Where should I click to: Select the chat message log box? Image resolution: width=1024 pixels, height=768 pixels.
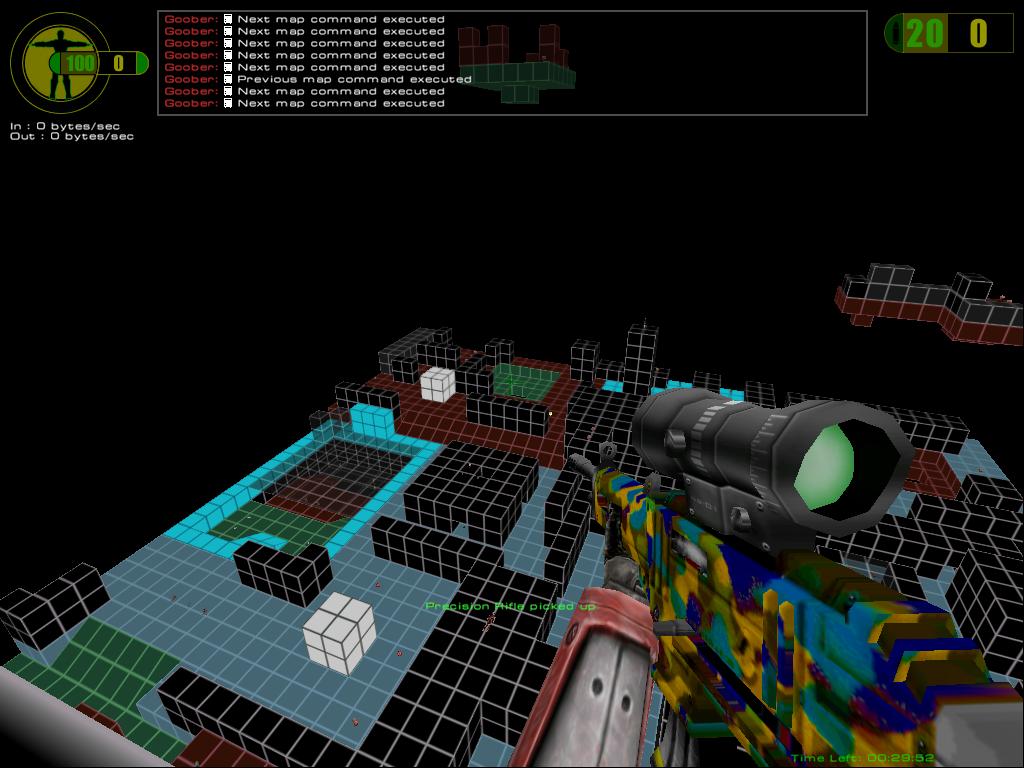coord(511,62)
